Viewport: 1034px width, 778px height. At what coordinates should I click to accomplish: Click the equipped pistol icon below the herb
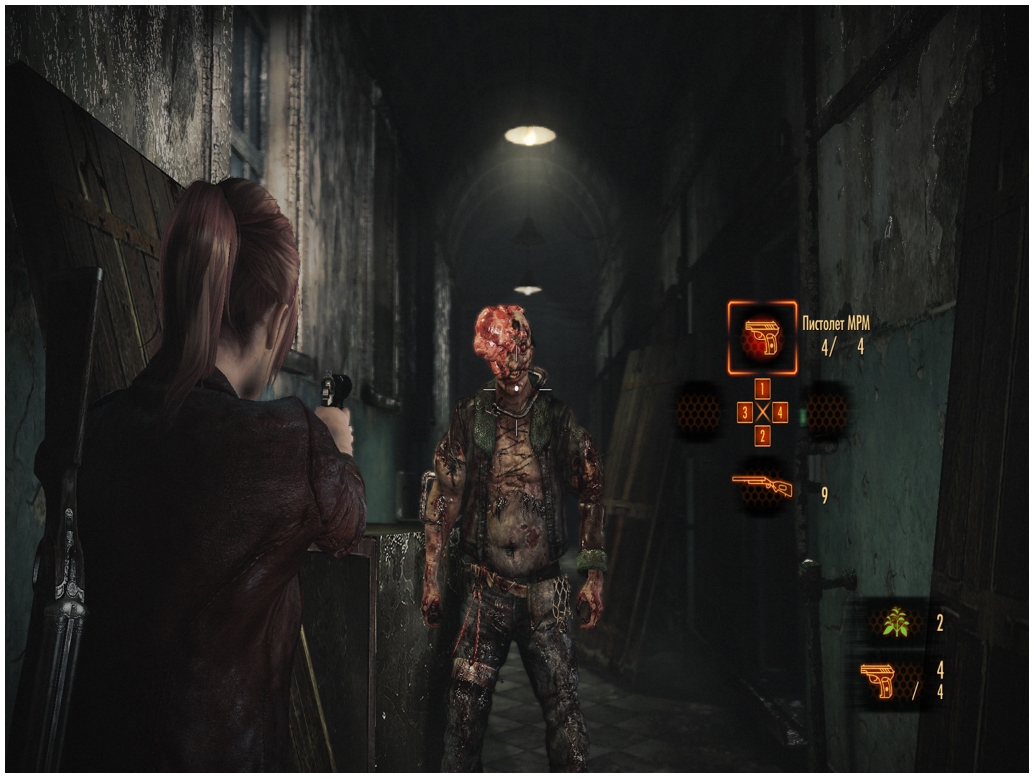(878, 682)
